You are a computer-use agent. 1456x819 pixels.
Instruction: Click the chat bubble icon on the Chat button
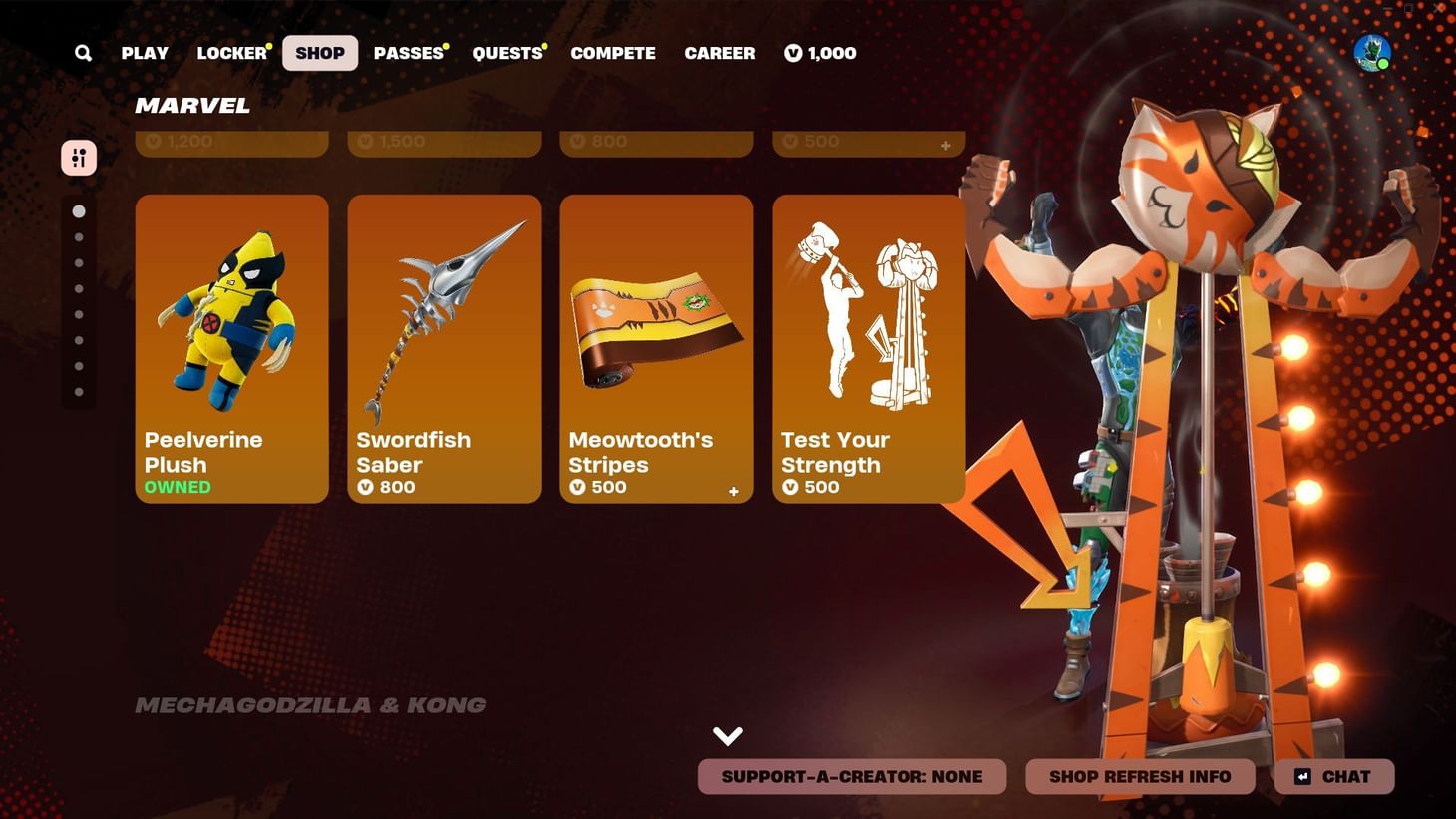[1301, 776]
